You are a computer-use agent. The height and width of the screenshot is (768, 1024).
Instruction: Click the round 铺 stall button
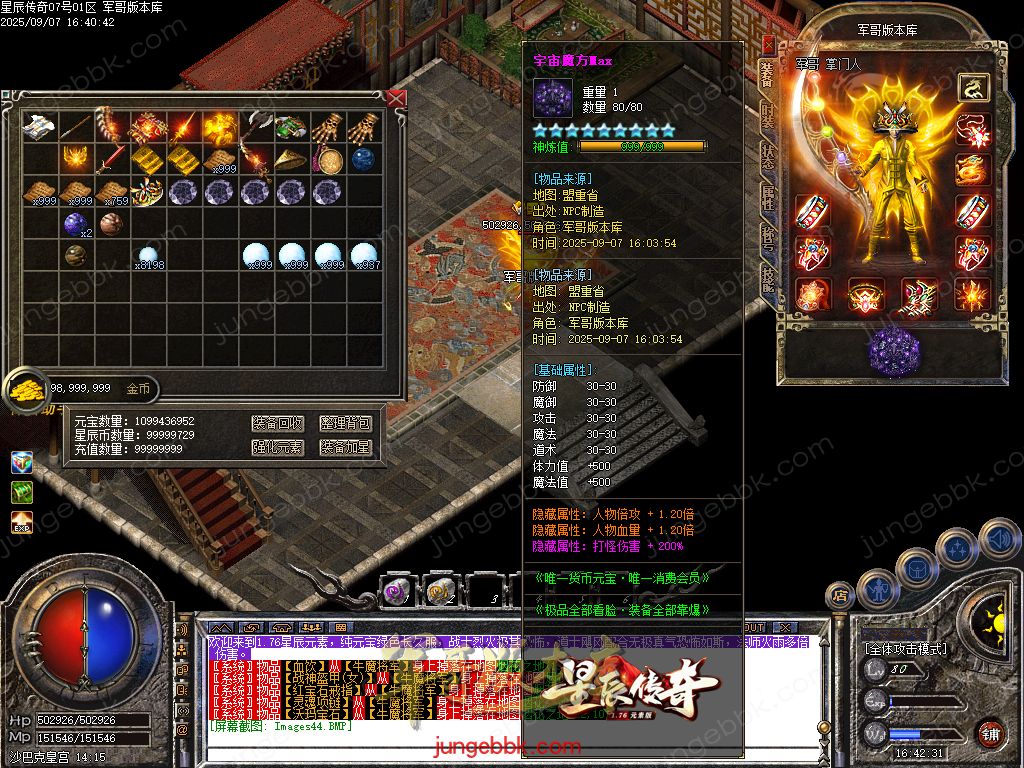pos(990,733)
